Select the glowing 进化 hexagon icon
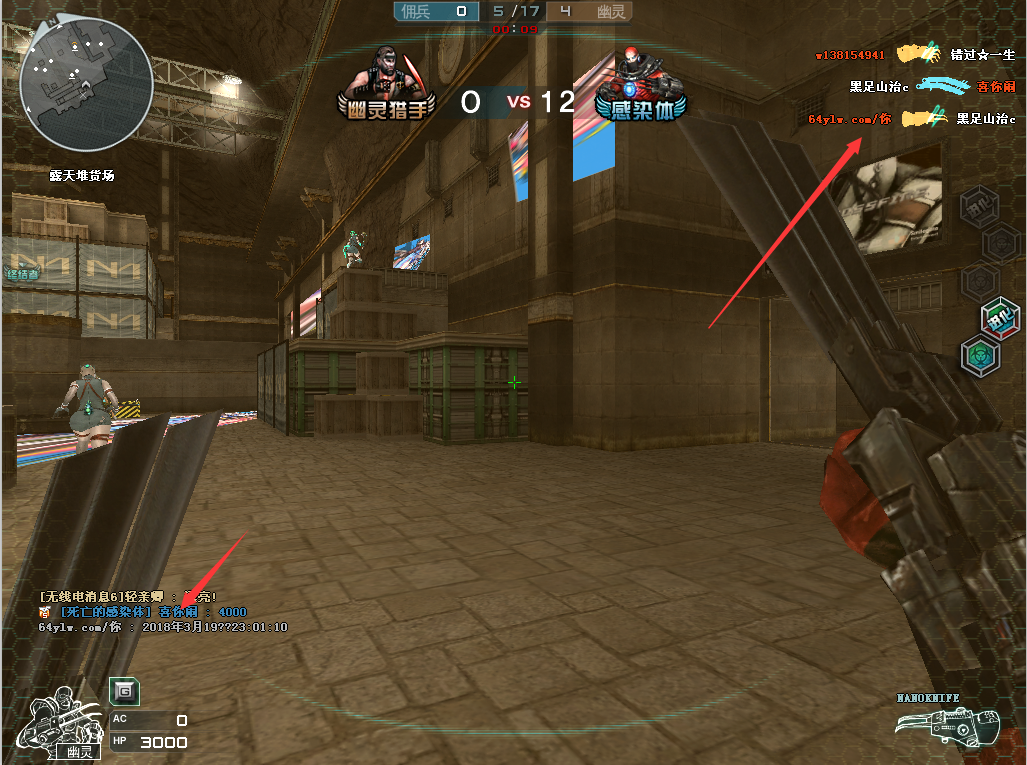 point(1001,319)
